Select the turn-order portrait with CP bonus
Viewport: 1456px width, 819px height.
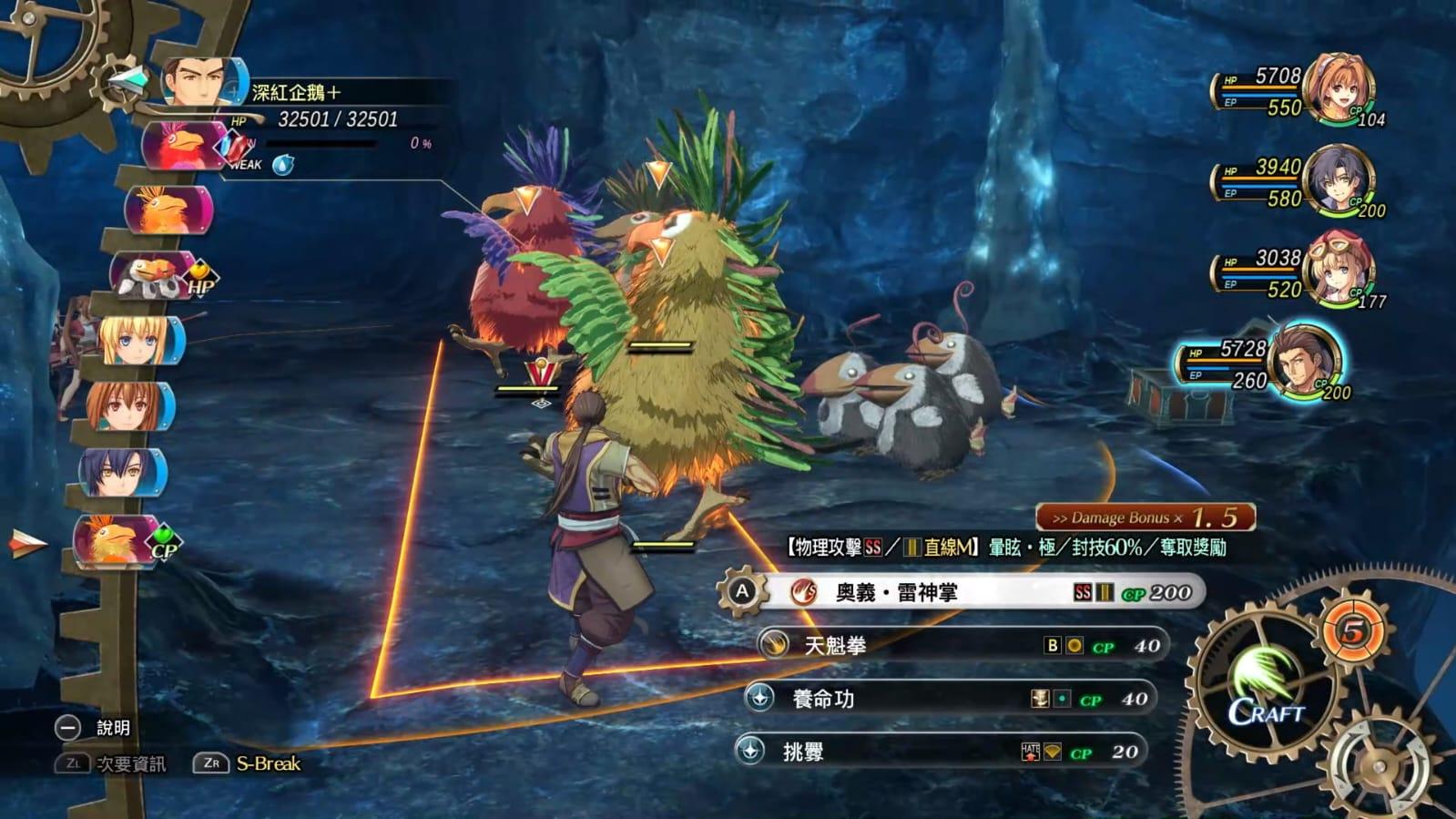click(x=117, y=540)
